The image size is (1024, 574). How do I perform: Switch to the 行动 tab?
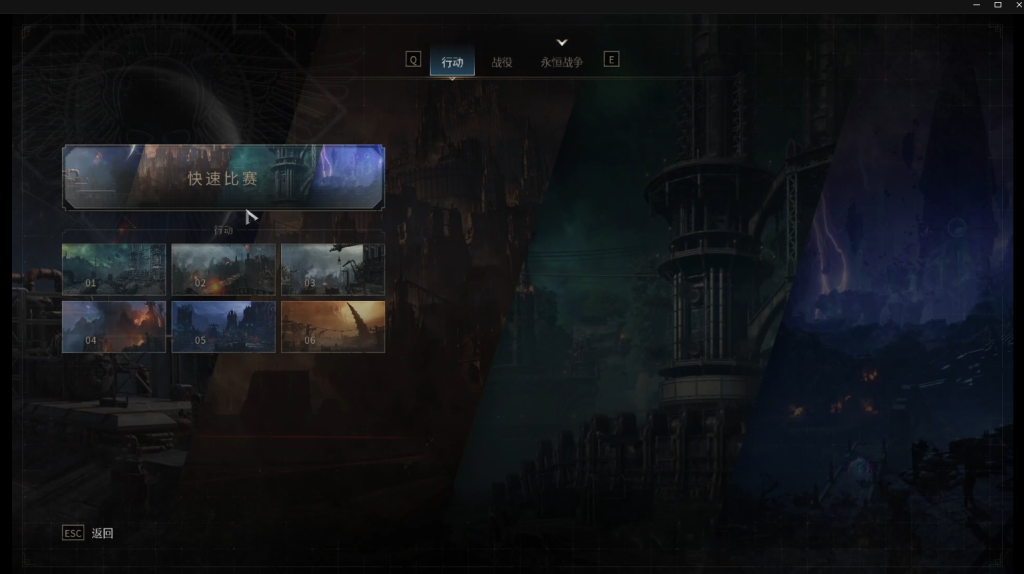pyautogui.click(x=452, y=62)
